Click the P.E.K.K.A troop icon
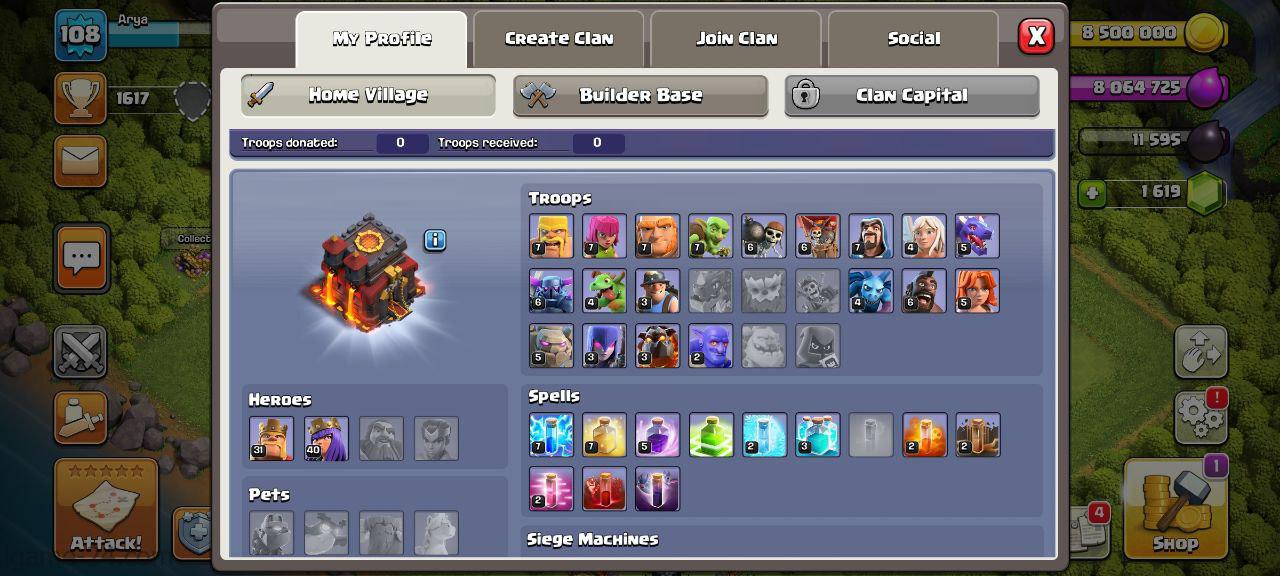The height and width of the screenshot is (576, 1280). pyautogui.click(x=551, y=291)
